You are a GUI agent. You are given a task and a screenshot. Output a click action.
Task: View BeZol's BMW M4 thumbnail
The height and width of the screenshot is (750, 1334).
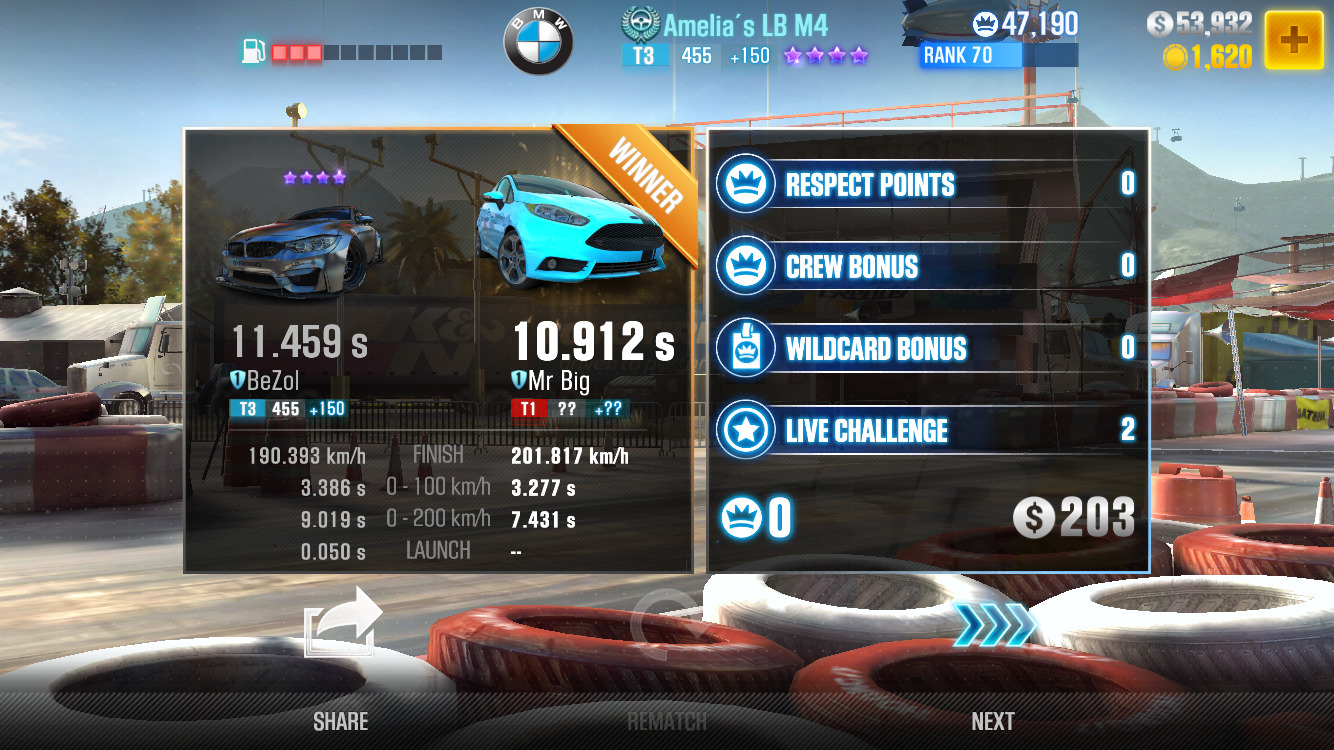point(300,243)
